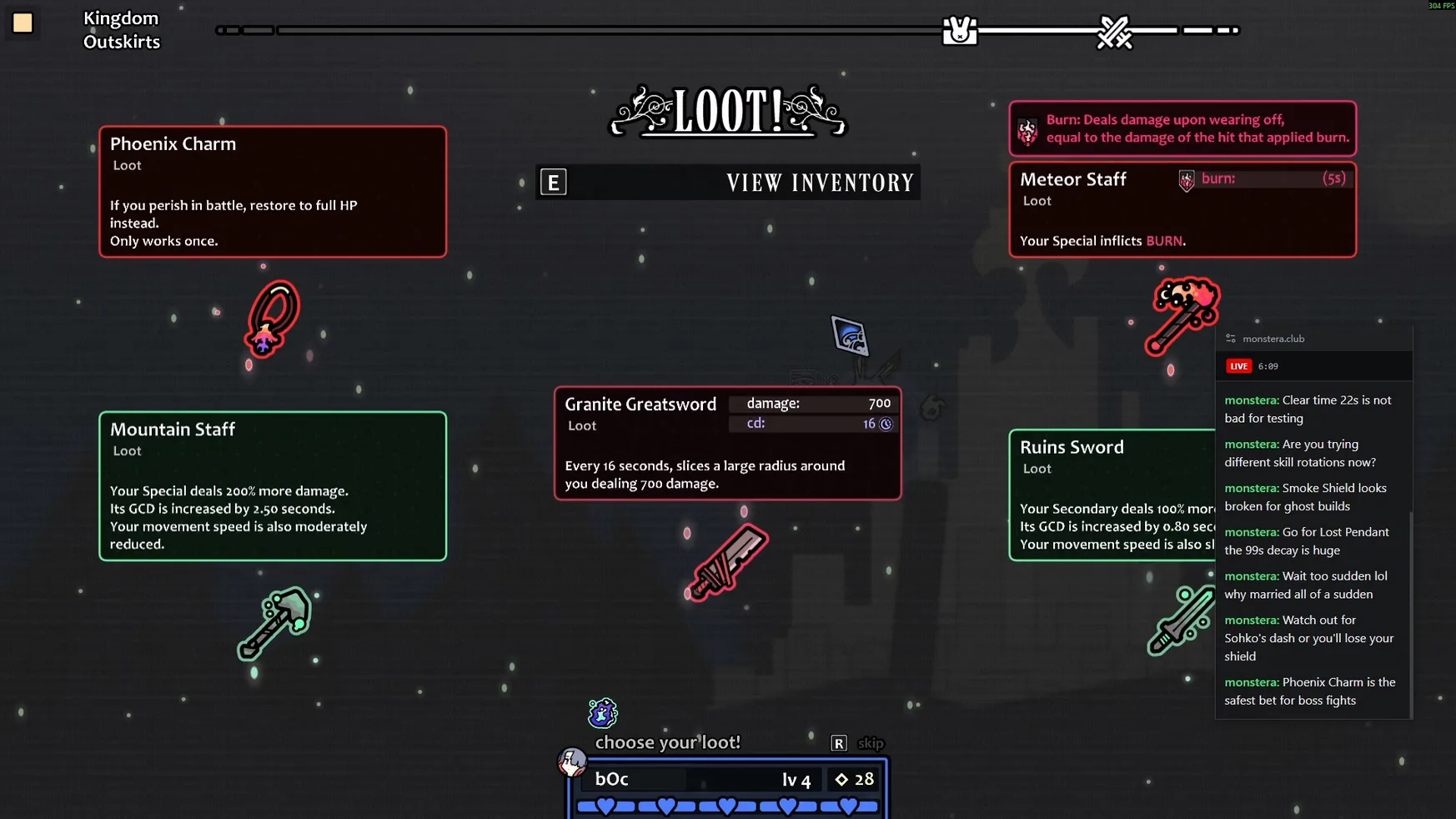Screen dimensions: 1456x819
Task: Open the monstera.club stream overlay settings
Action: pos(1231,339)
